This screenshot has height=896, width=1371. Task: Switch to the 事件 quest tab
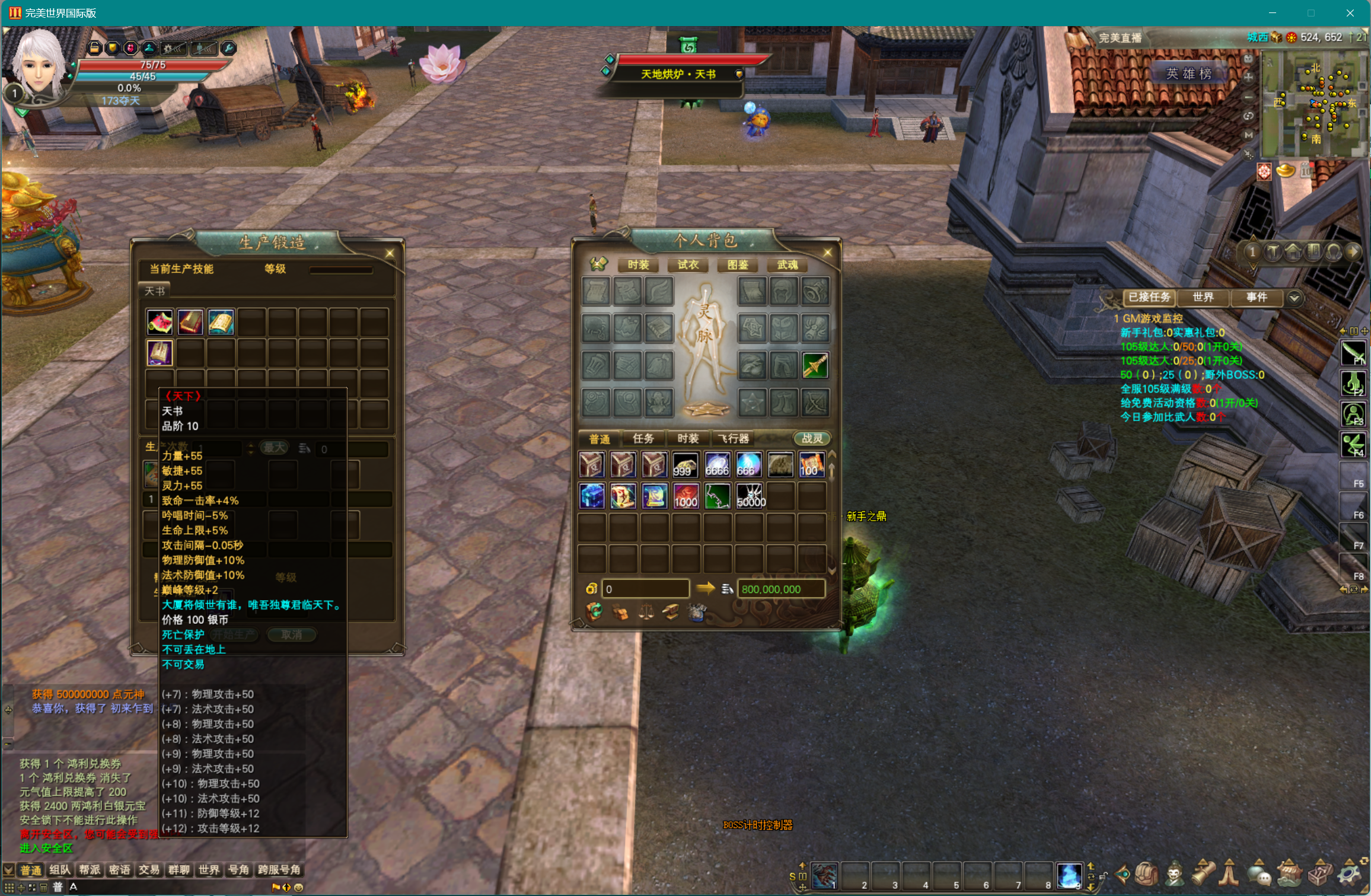click(x=1256, y=297)
